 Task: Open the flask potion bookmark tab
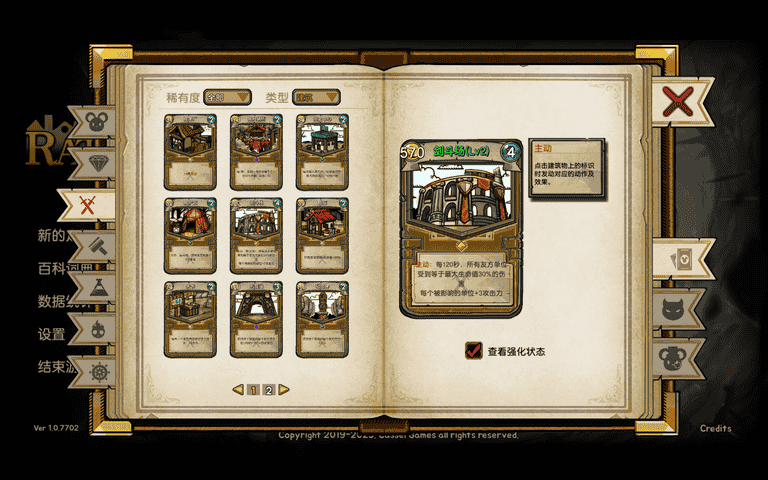98,288
